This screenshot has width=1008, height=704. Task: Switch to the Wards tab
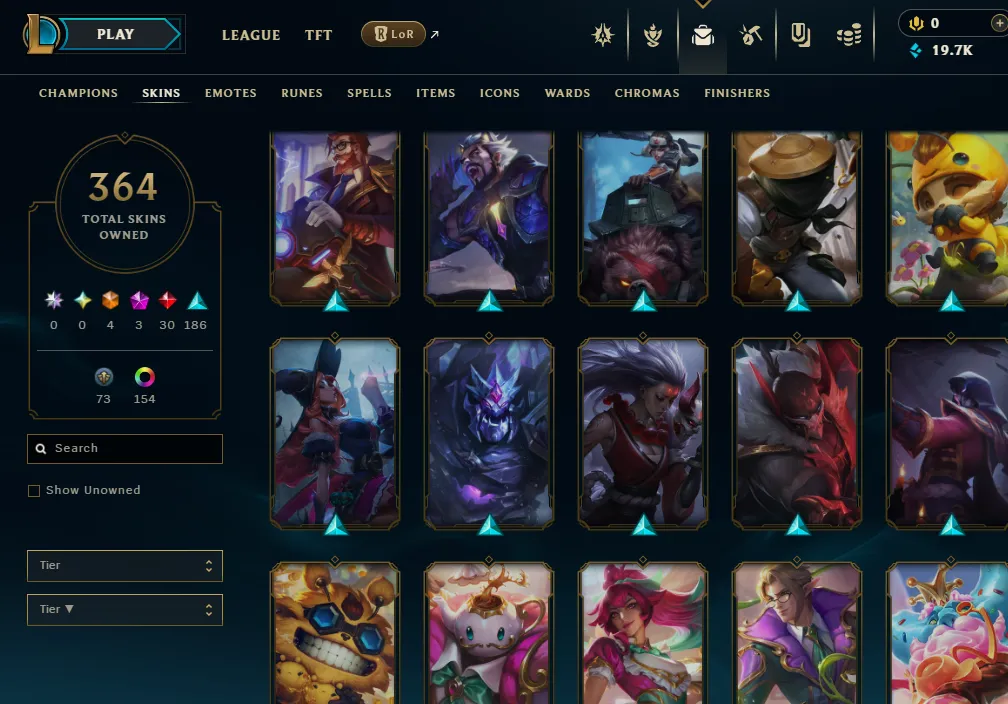coord(567,93)
